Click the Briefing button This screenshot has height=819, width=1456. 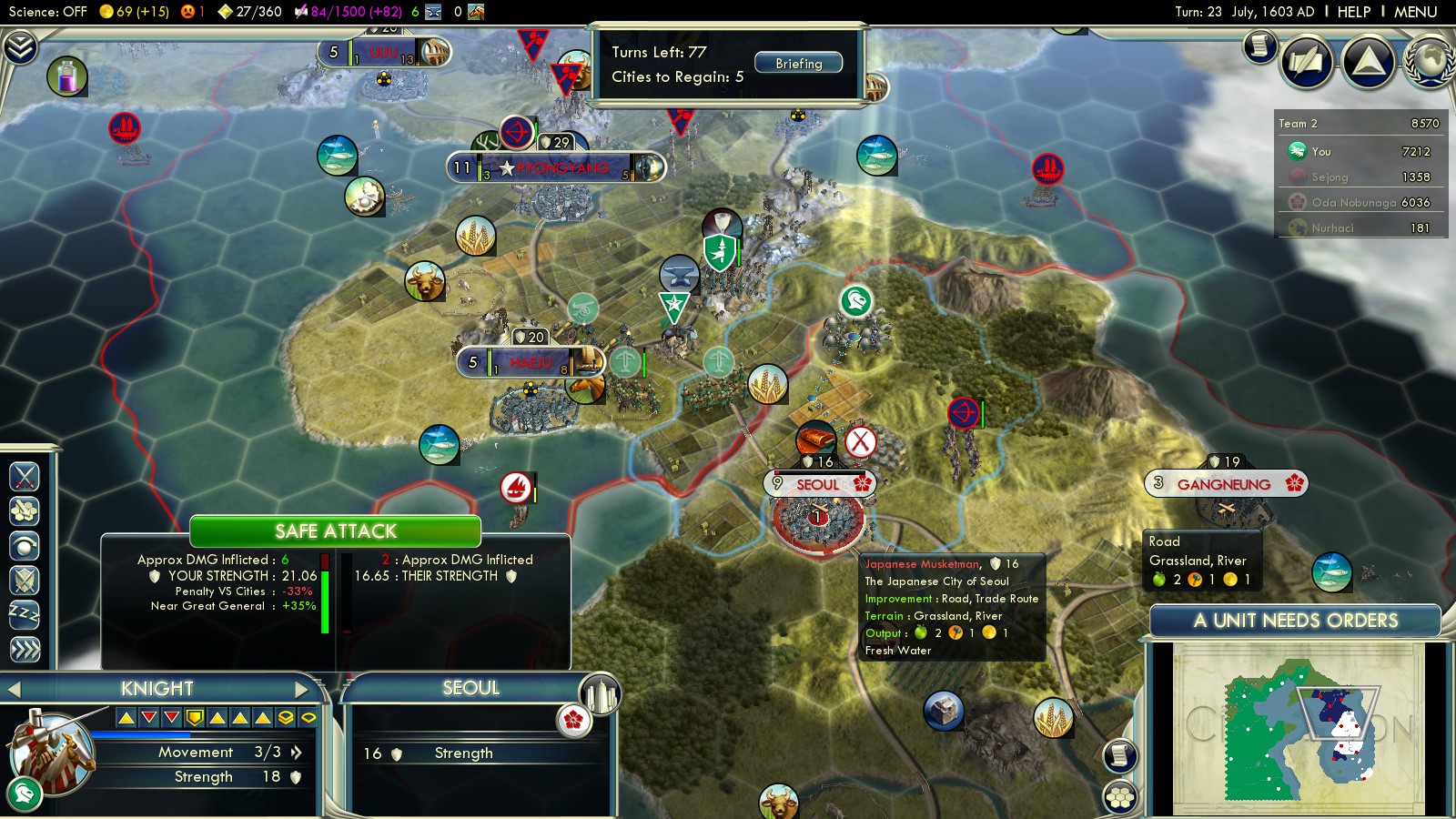pos(798,64)
